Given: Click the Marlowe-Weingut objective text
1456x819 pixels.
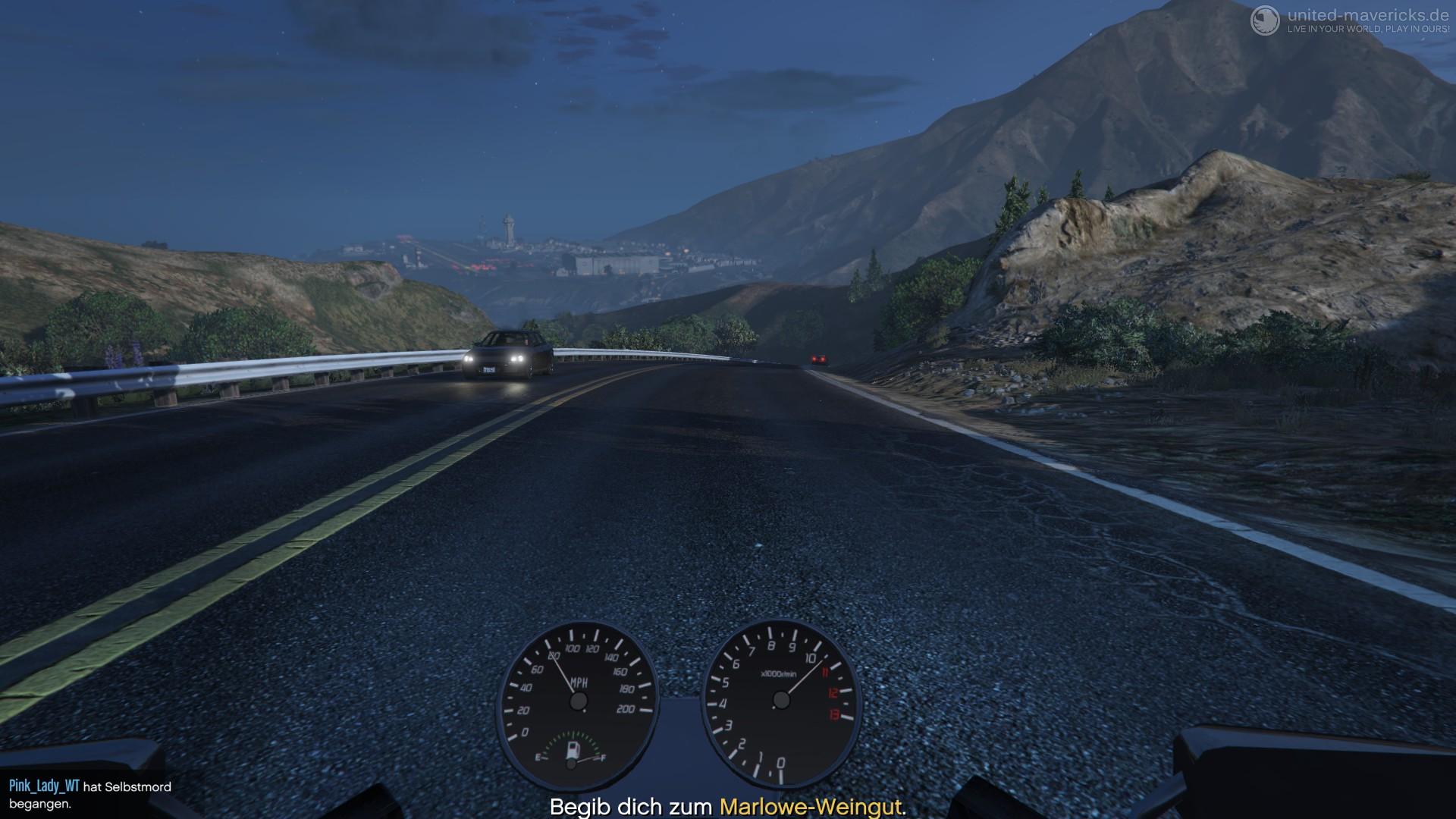Looking at the screenshot, I should pyautogui.click(x=810, y=806).
